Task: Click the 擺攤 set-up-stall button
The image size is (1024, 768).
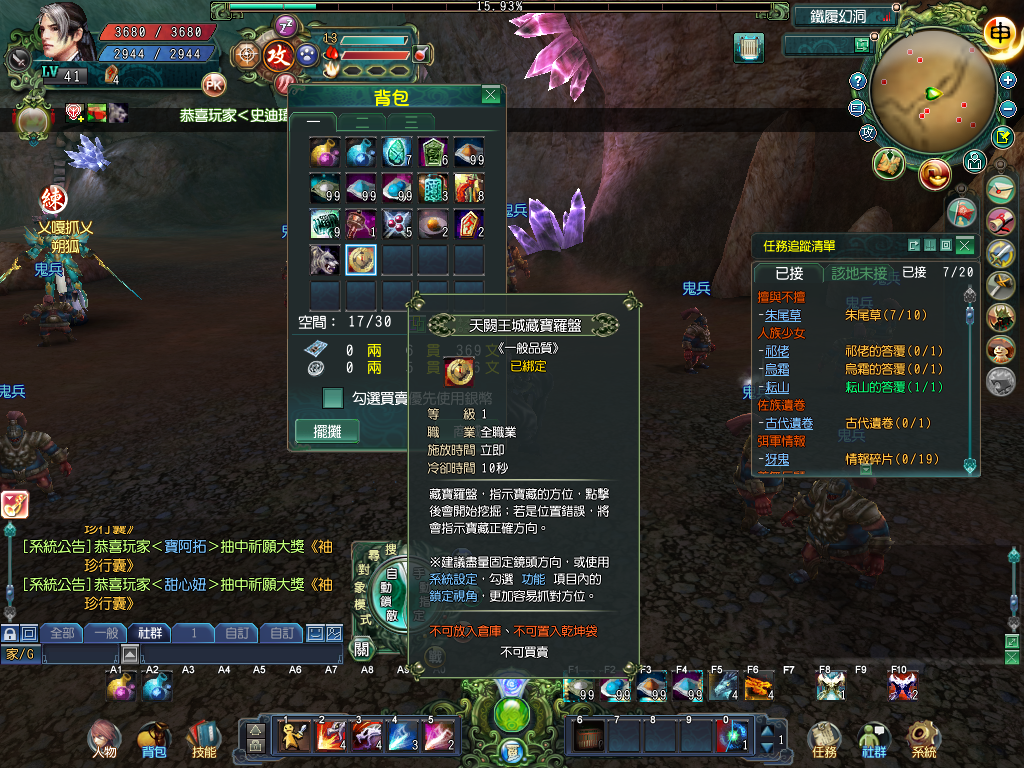Action: (x=327, y=432)
